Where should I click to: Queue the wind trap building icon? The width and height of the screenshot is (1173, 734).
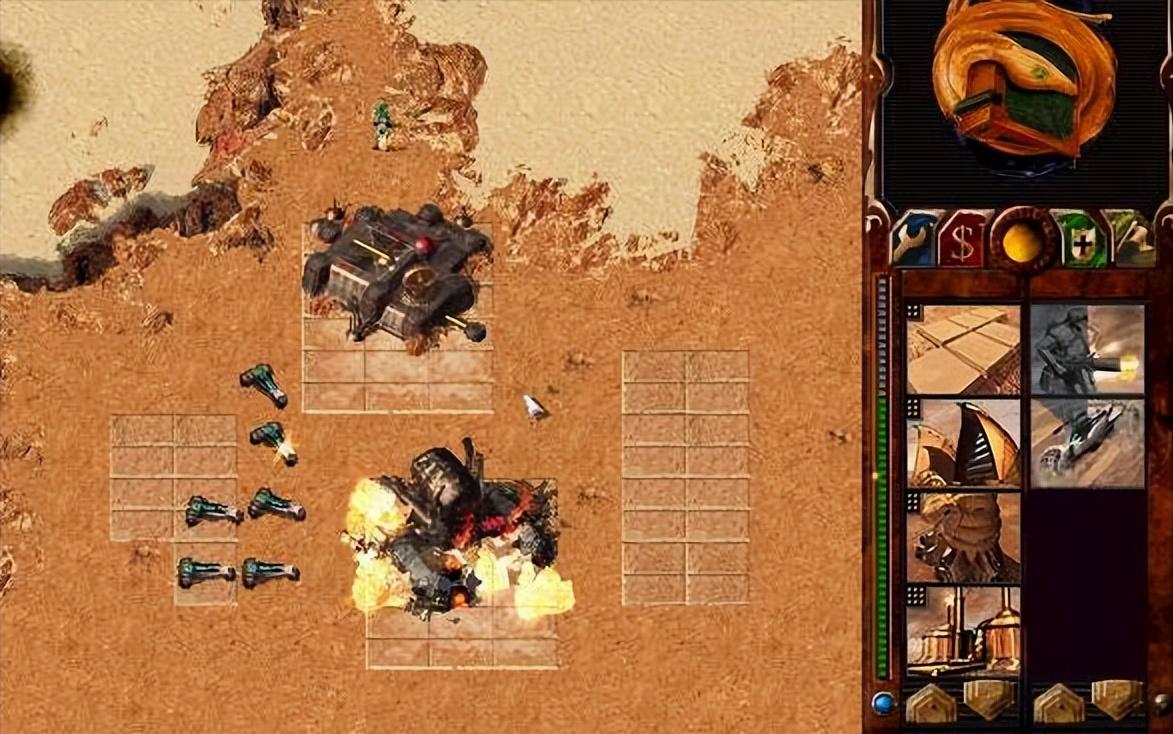[964, 443]
